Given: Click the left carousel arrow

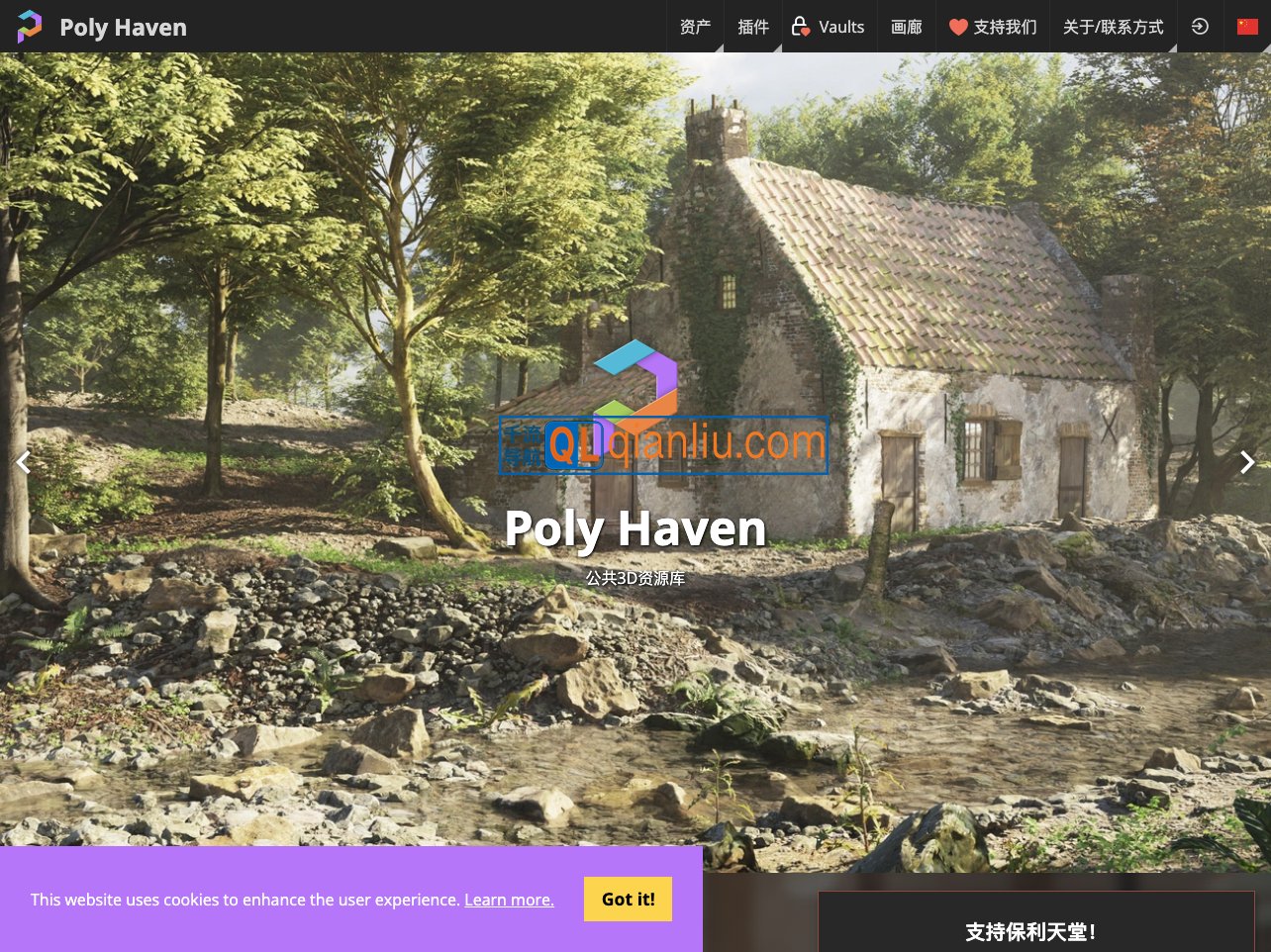Looking at the screenshot, I should click(23, 462).
